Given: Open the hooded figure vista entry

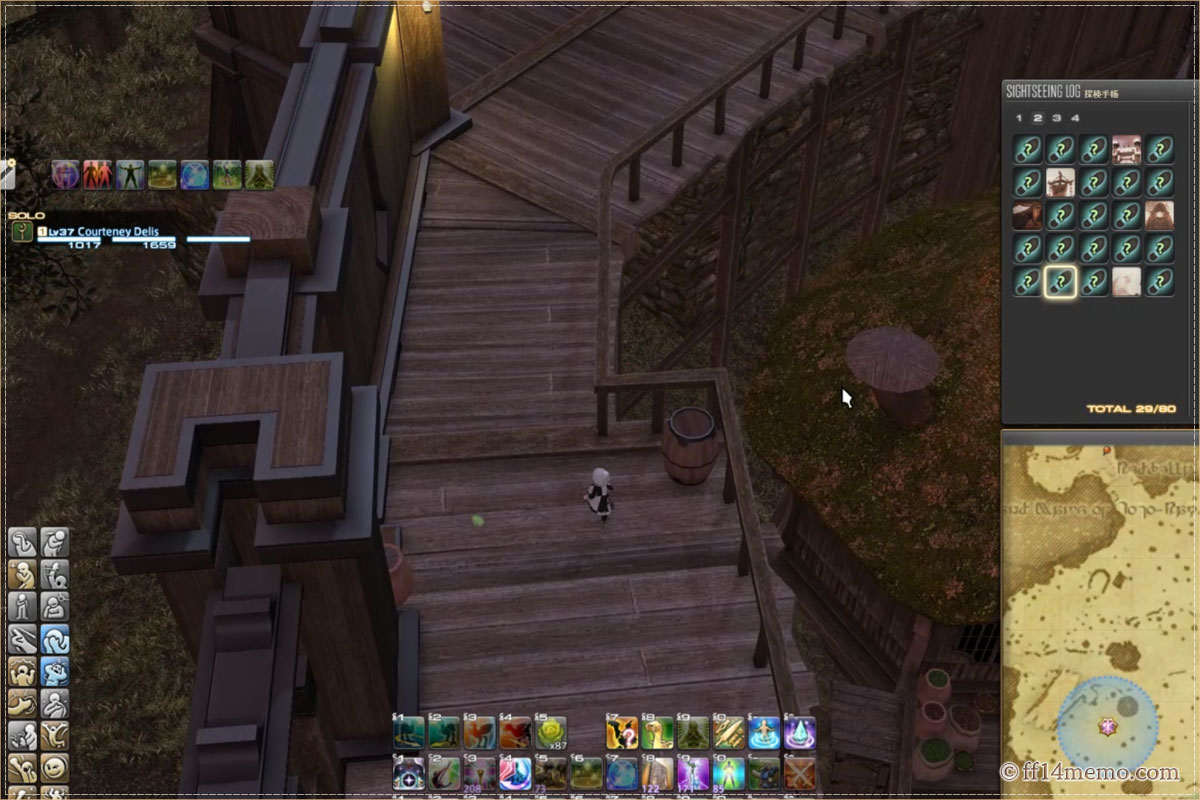Looking at the screenshot, I should [1159, 216].
